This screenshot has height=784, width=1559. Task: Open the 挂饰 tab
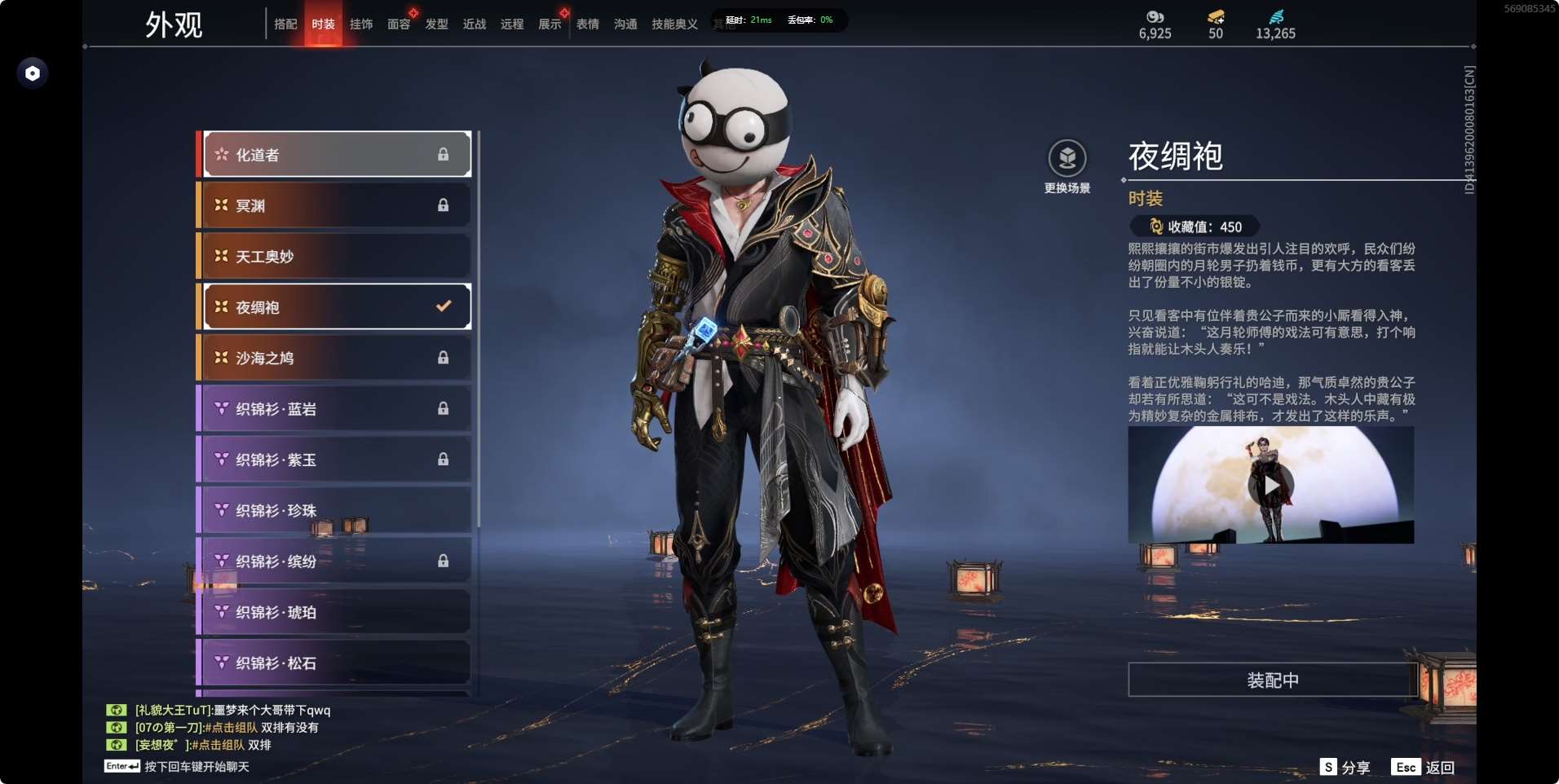(x=361, y=24)
